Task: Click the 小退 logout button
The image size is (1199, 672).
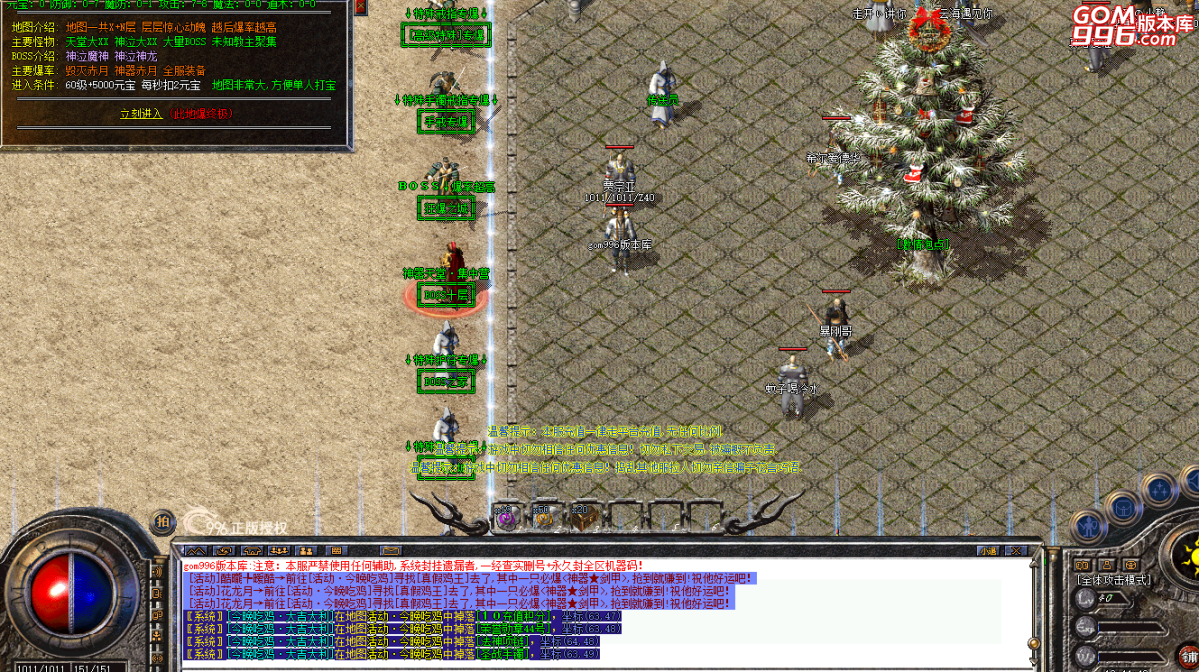Action: [x=988, y=550]
